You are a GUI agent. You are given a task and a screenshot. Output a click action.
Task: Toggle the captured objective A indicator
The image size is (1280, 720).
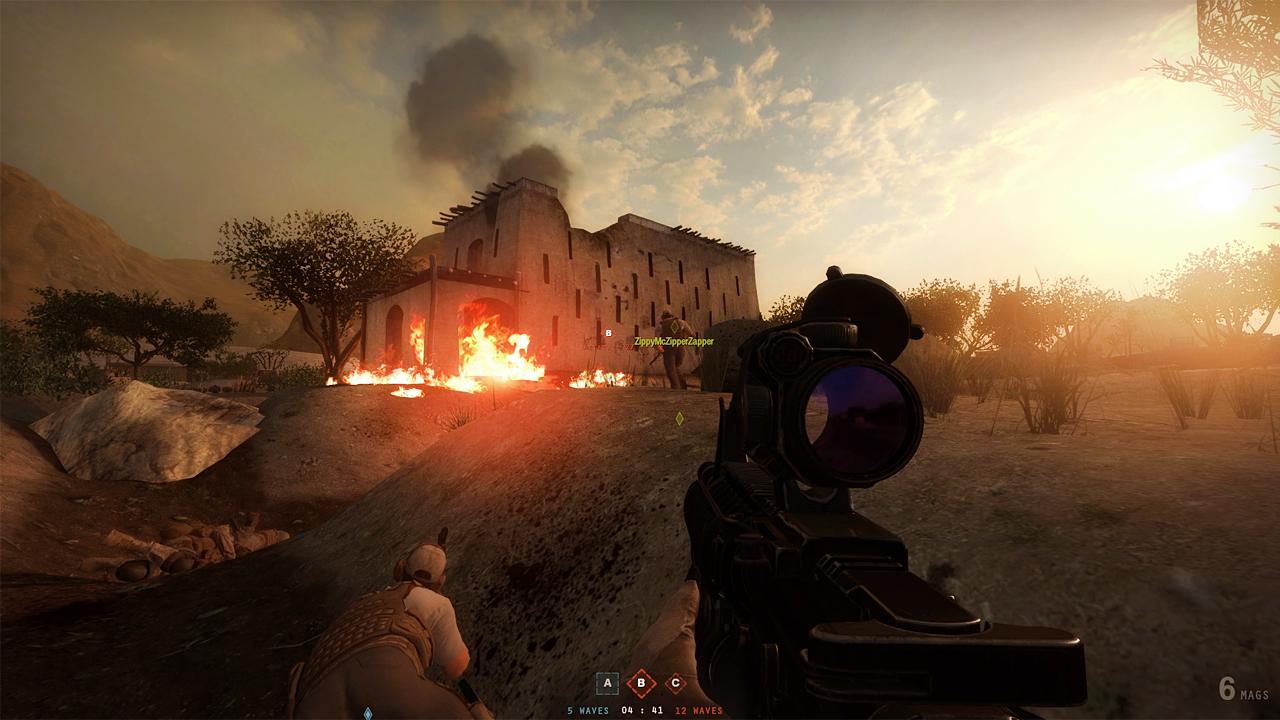[607, 682]
